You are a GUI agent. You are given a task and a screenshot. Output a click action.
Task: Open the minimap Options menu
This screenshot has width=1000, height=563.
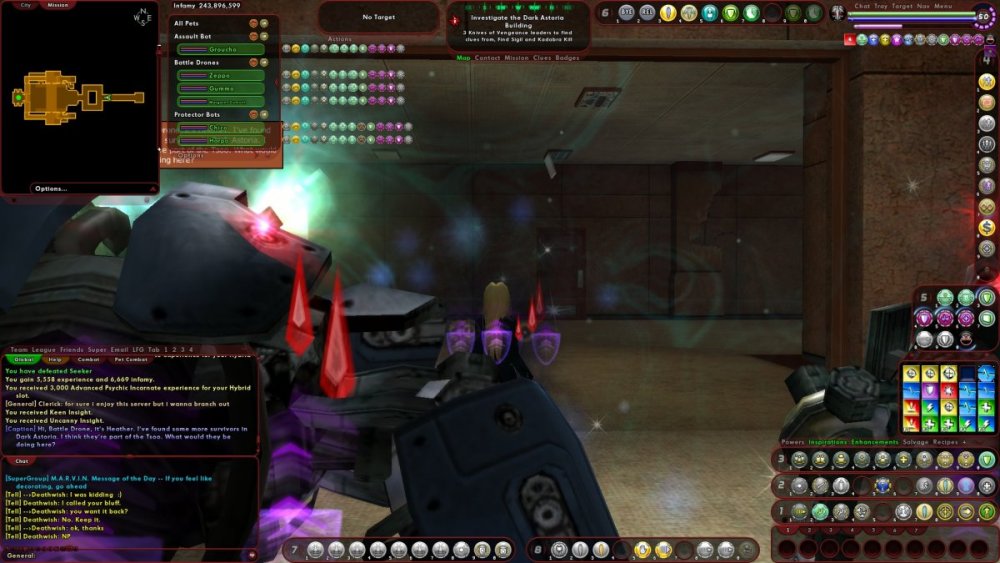(x=50, y=188)
